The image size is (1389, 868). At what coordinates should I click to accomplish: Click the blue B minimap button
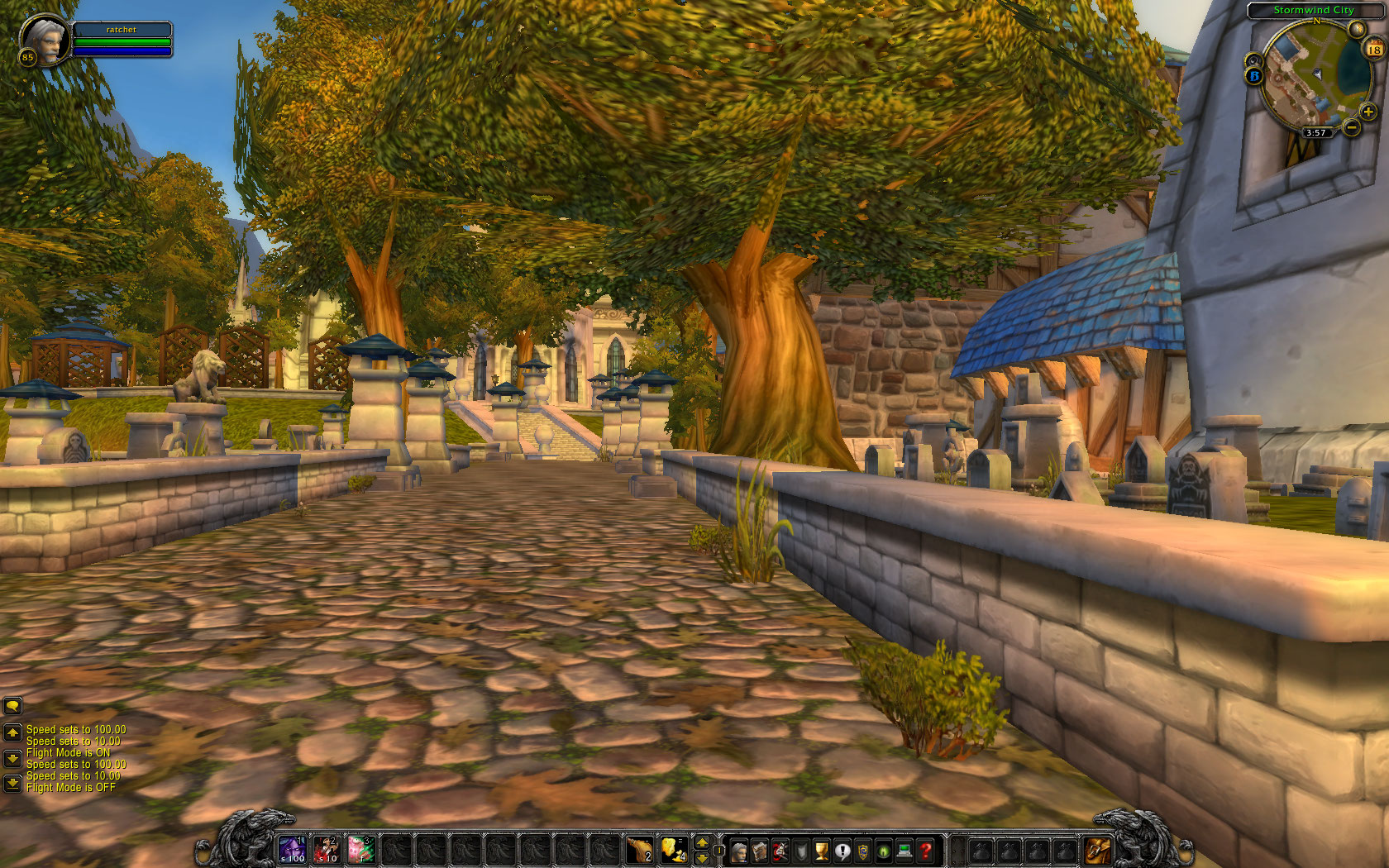pos(1253,76)
